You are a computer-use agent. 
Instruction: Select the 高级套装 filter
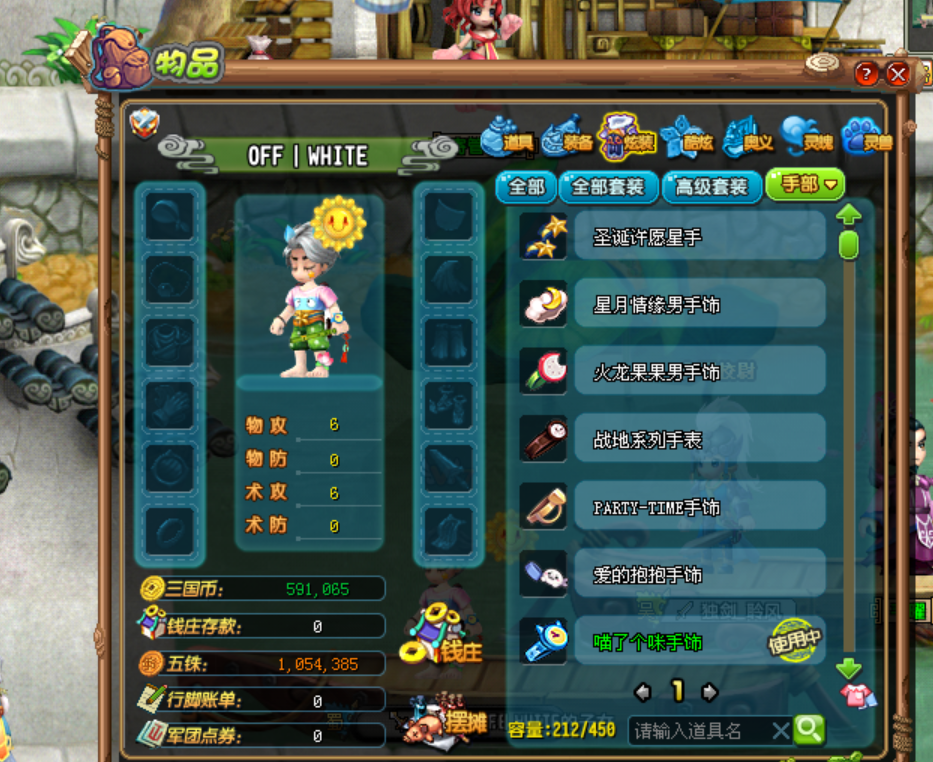pos(711,186)
